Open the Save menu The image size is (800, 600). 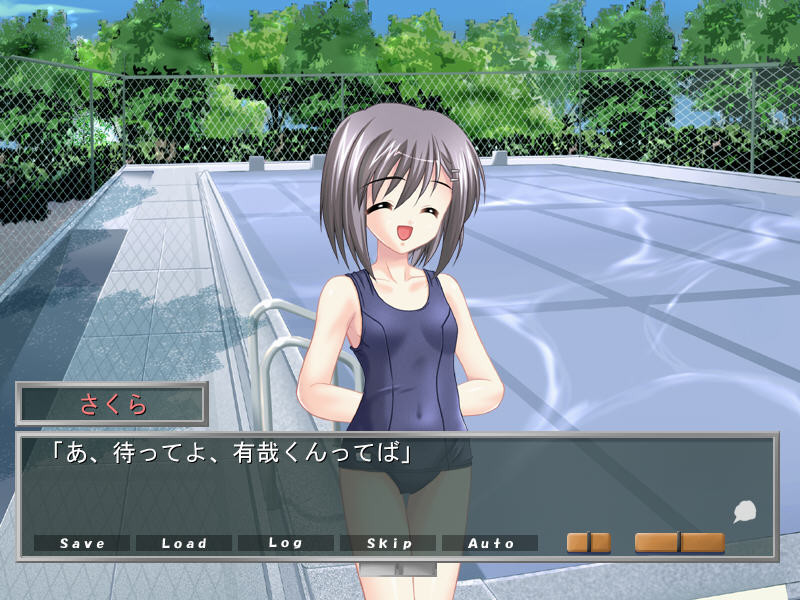tap(82, 543)
